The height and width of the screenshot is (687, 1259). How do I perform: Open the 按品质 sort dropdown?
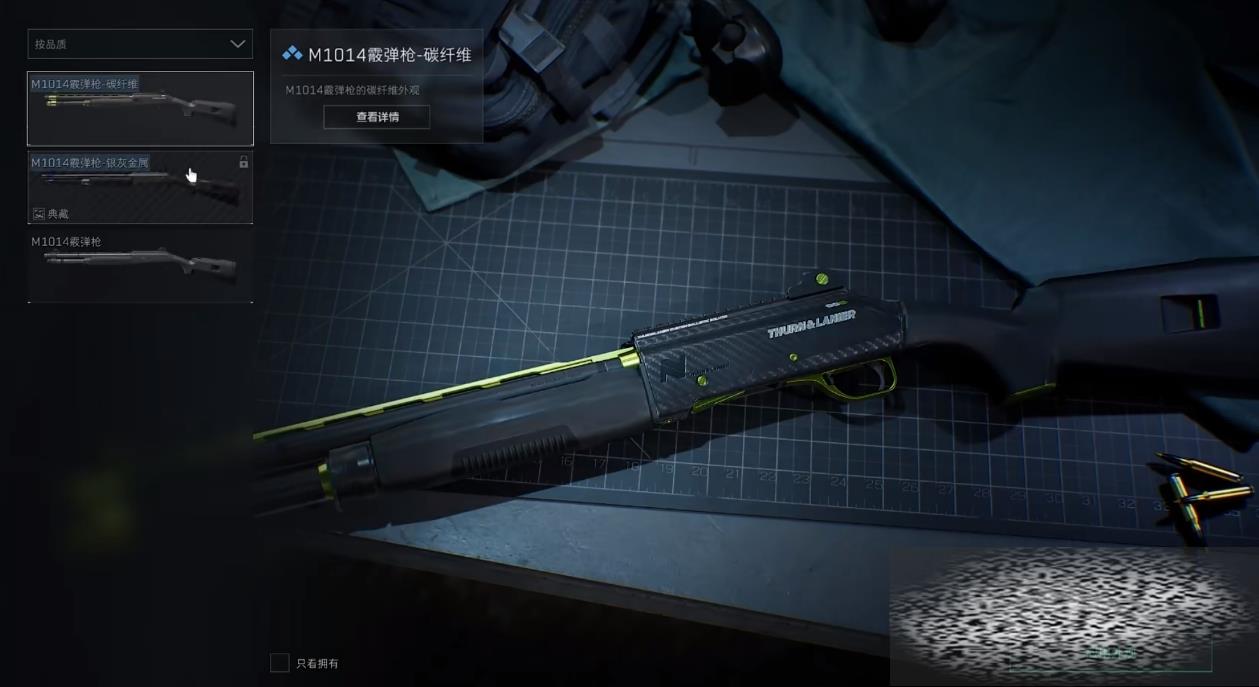tap(140, 44)
